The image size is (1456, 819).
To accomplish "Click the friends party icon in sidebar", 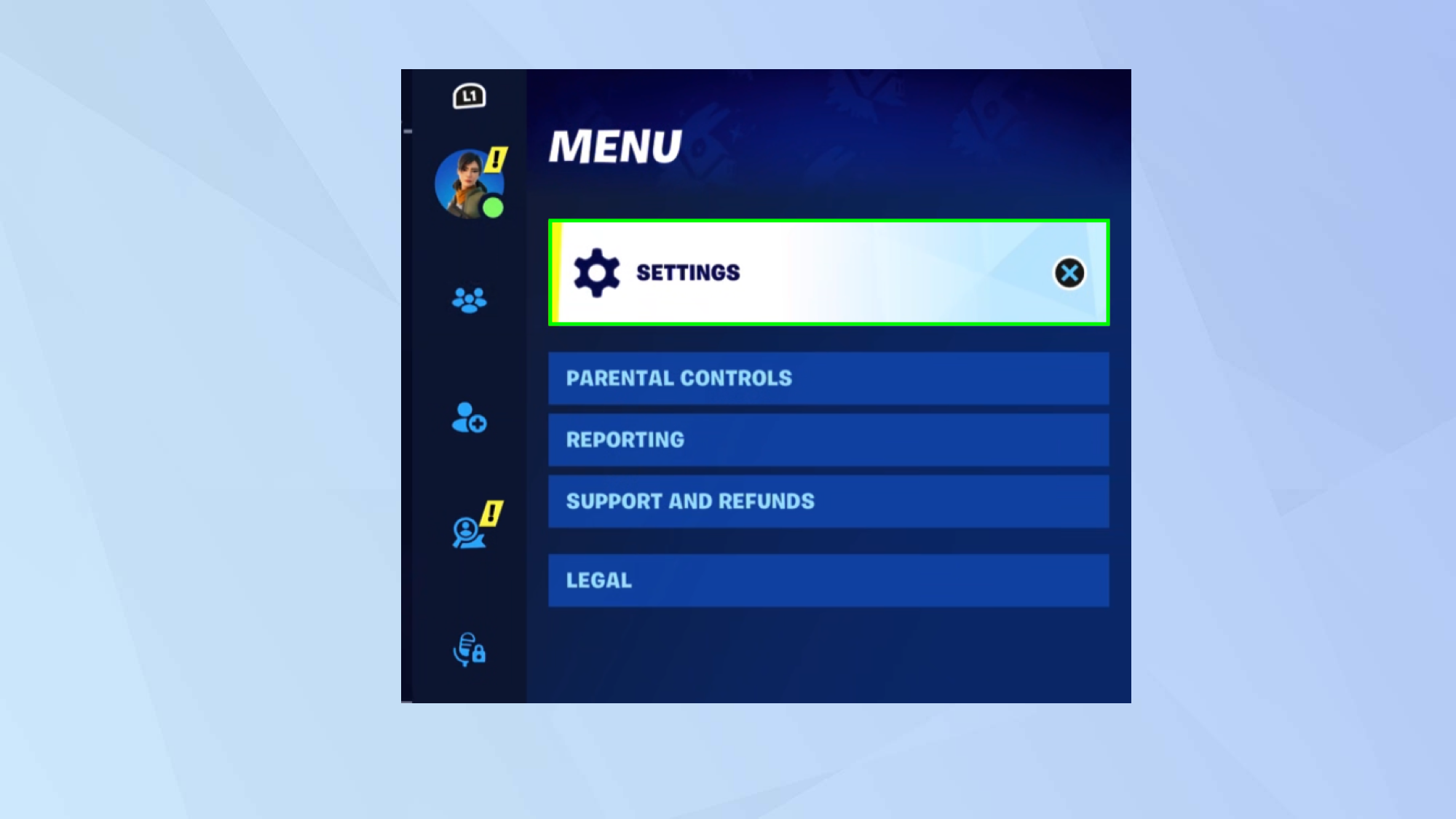I will point(468,300).
